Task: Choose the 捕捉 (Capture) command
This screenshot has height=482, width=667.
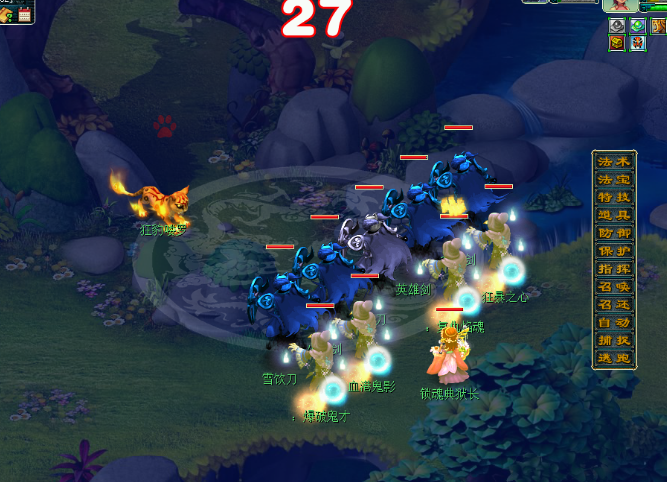Action: point(614,341)
